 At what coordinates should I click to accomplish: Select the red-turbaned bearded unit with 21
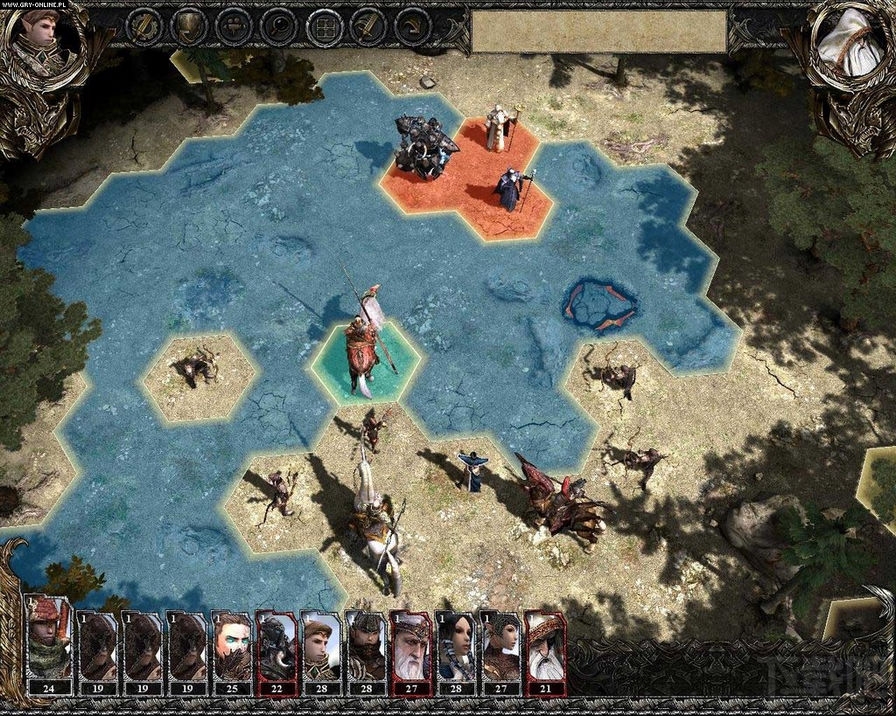[x=544, y=646]
